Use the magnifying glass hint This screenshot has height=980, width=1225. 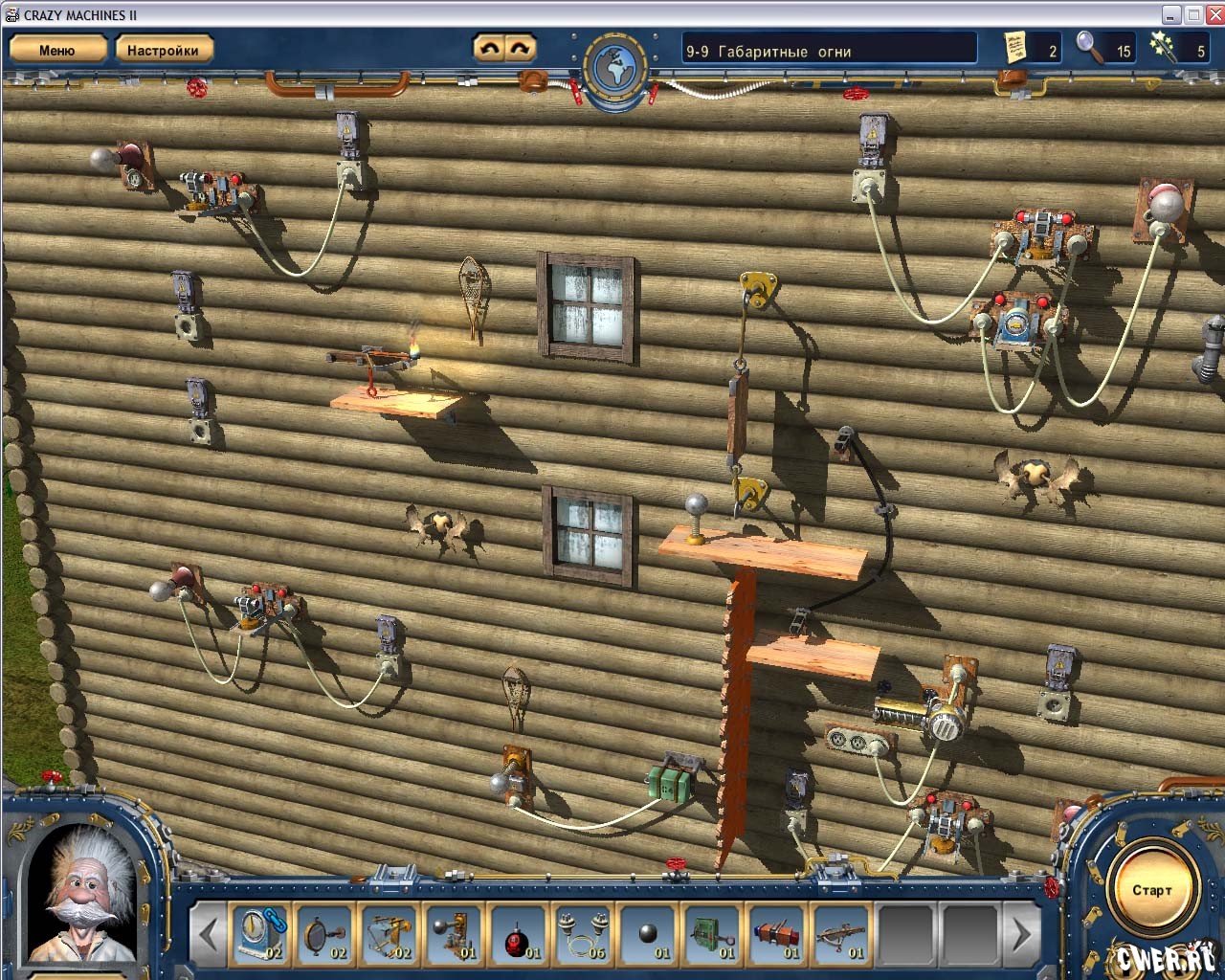(1089, 48)
